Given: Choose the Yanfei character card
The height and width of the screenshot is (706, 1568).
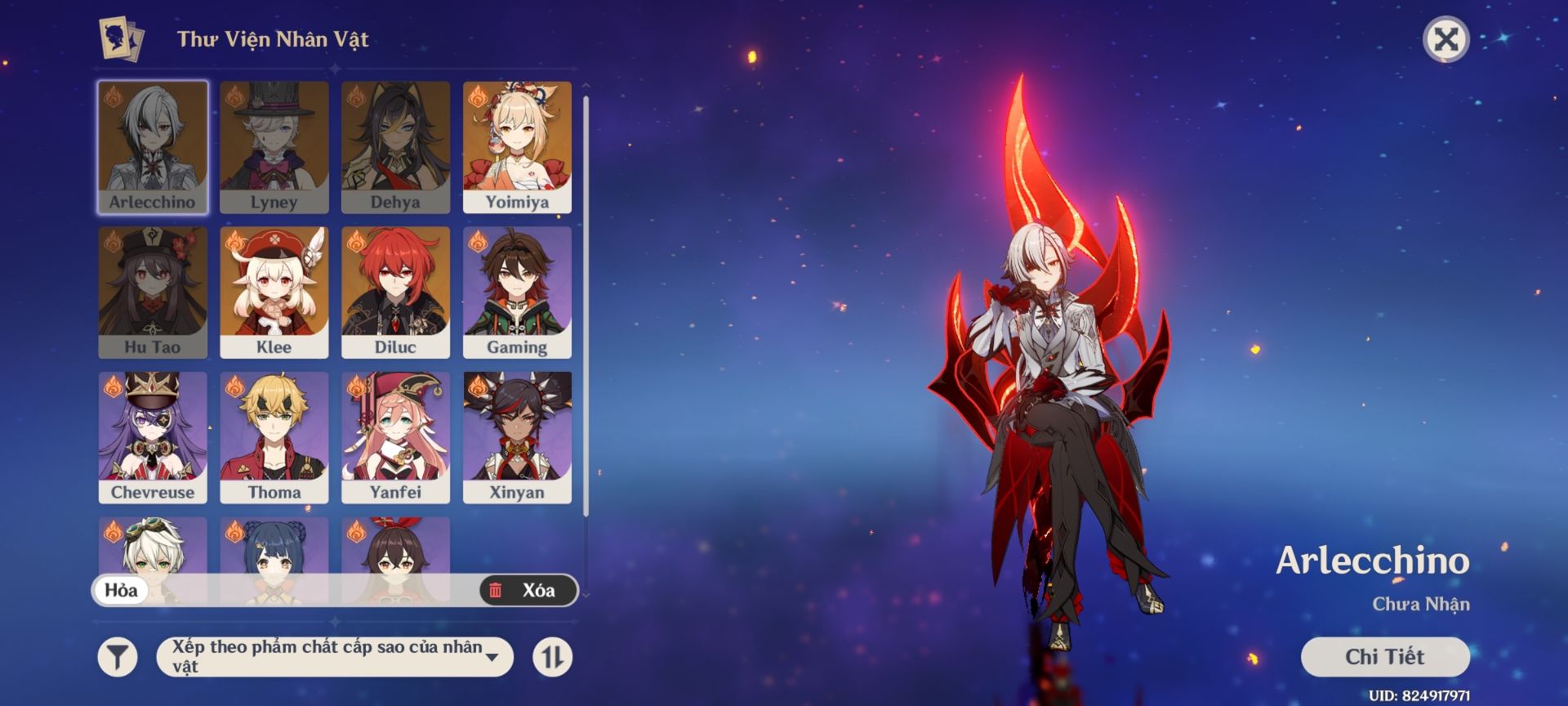Looking at the screenshot, I should 396,438.
